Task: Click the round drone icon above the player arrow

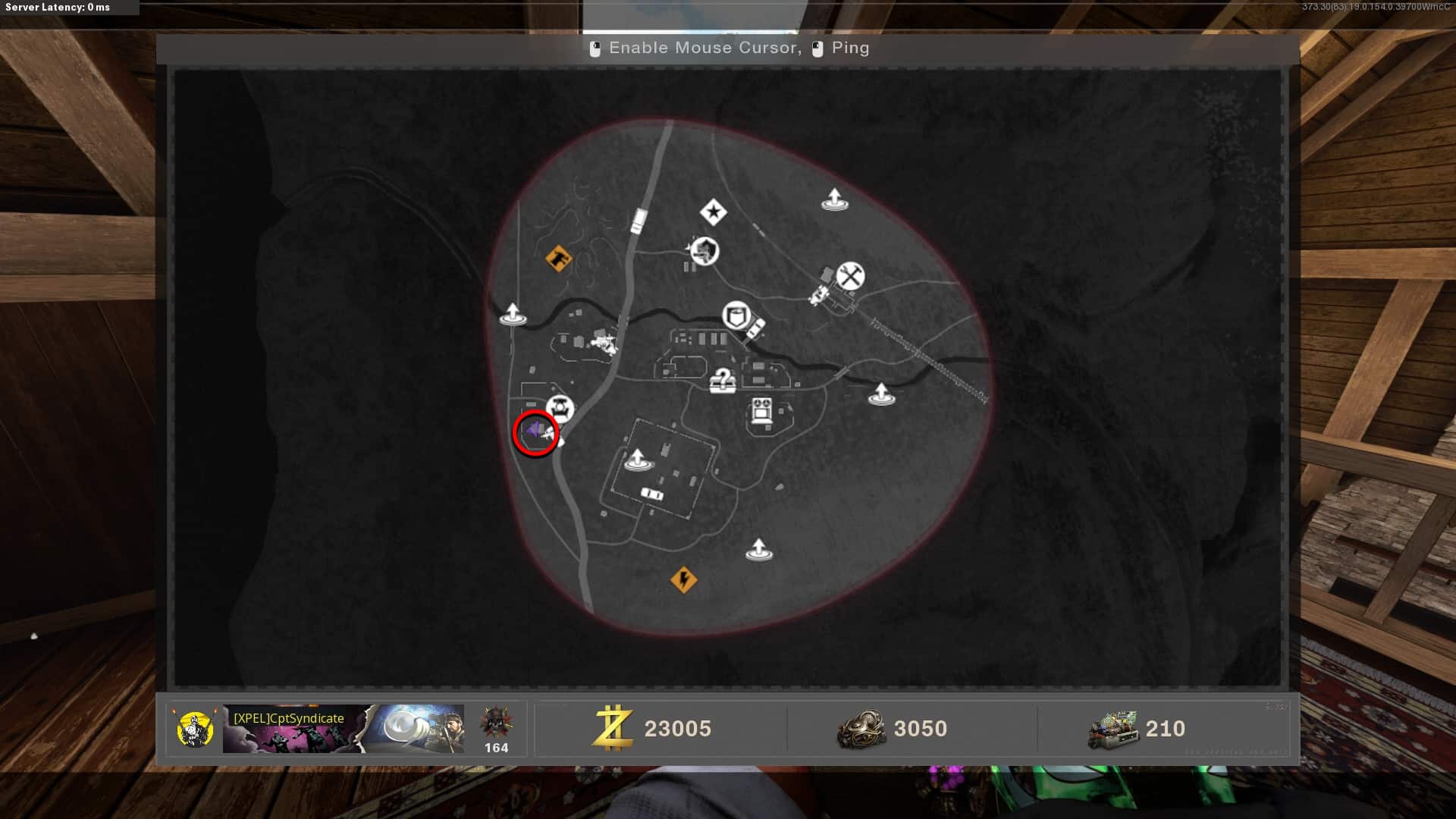Action: 560,409
